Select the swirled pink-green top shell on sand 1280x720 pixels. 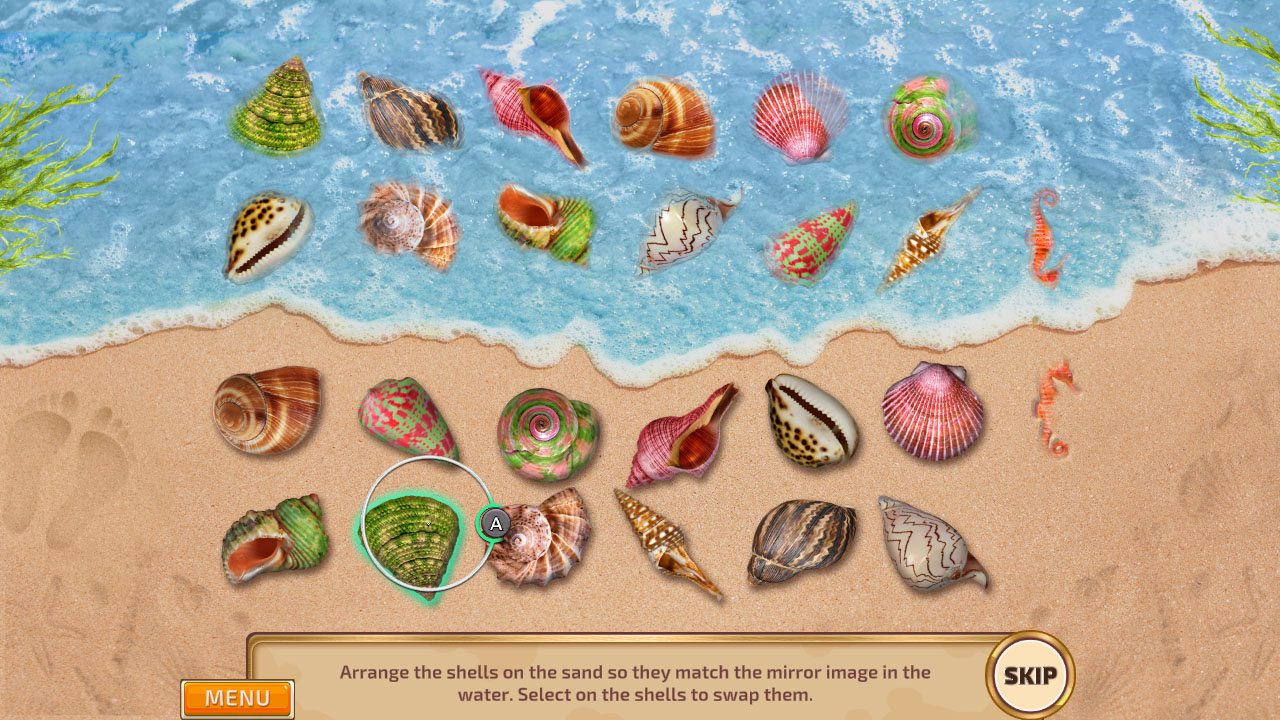tap(545, 428)
